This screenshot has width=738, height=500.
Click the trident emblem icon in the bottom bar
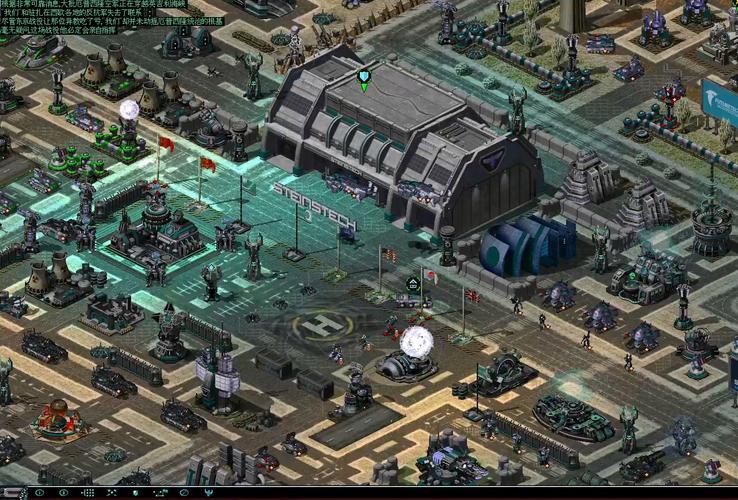(208, 492)
